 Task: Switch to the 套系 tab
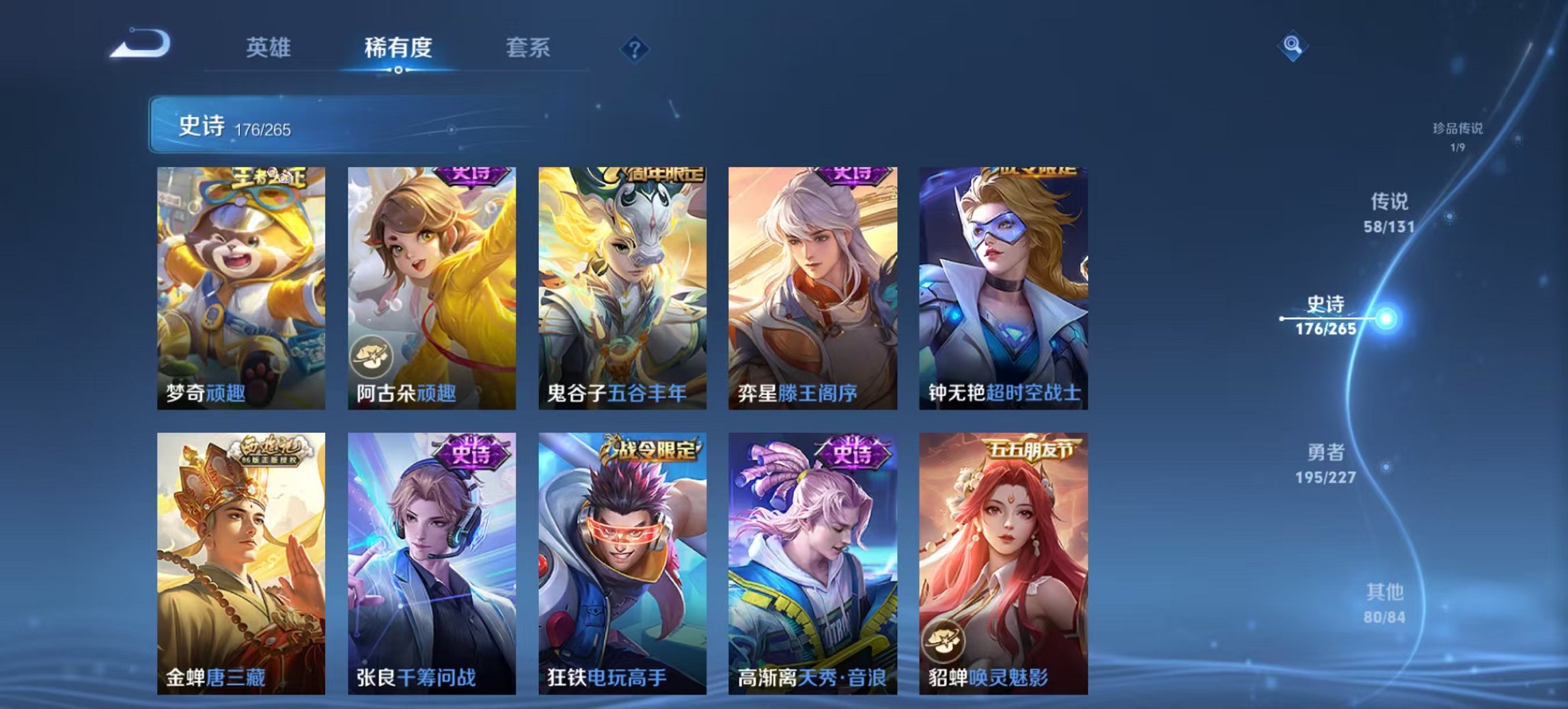point(527,48)
